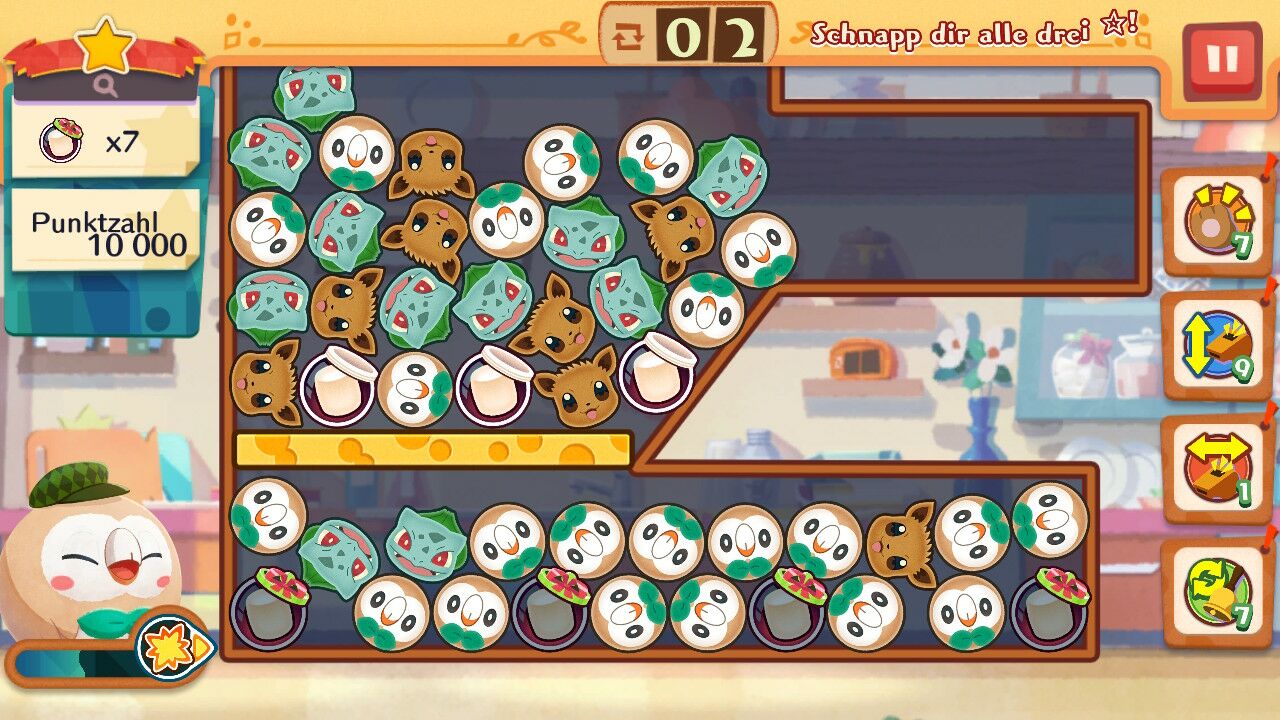Use the green bell shuffle item
The height and width of the screenshot is (720, 1280).
click(x=1214, y=592)
